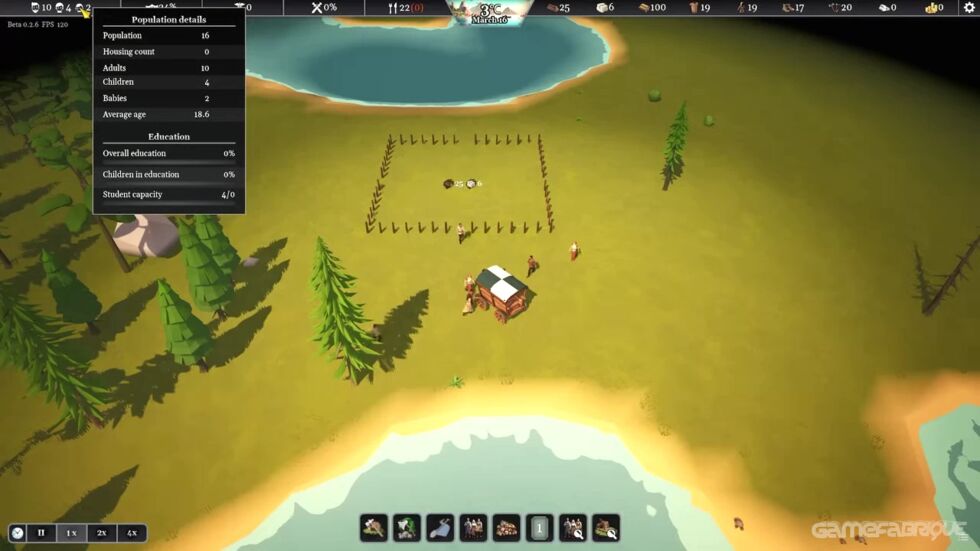
Task: Set game speed to 4x
Action: 132,533
